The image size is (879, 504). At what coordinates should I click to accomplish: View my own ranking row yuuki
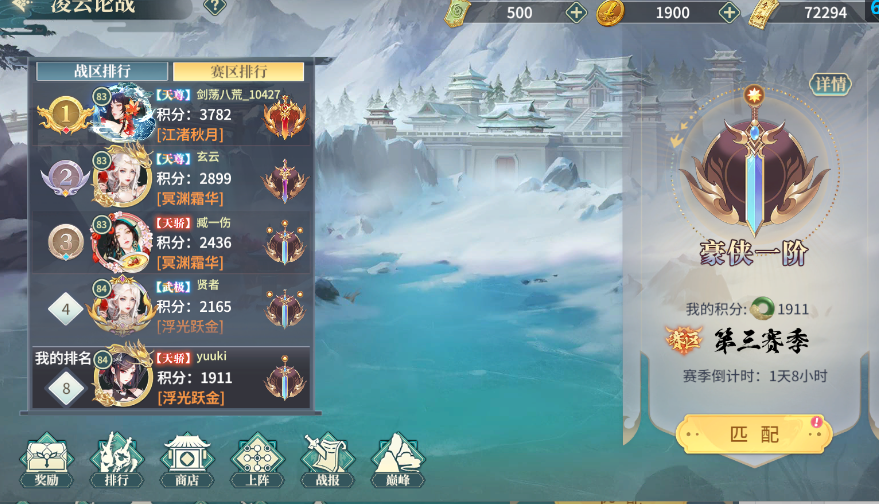172,377
